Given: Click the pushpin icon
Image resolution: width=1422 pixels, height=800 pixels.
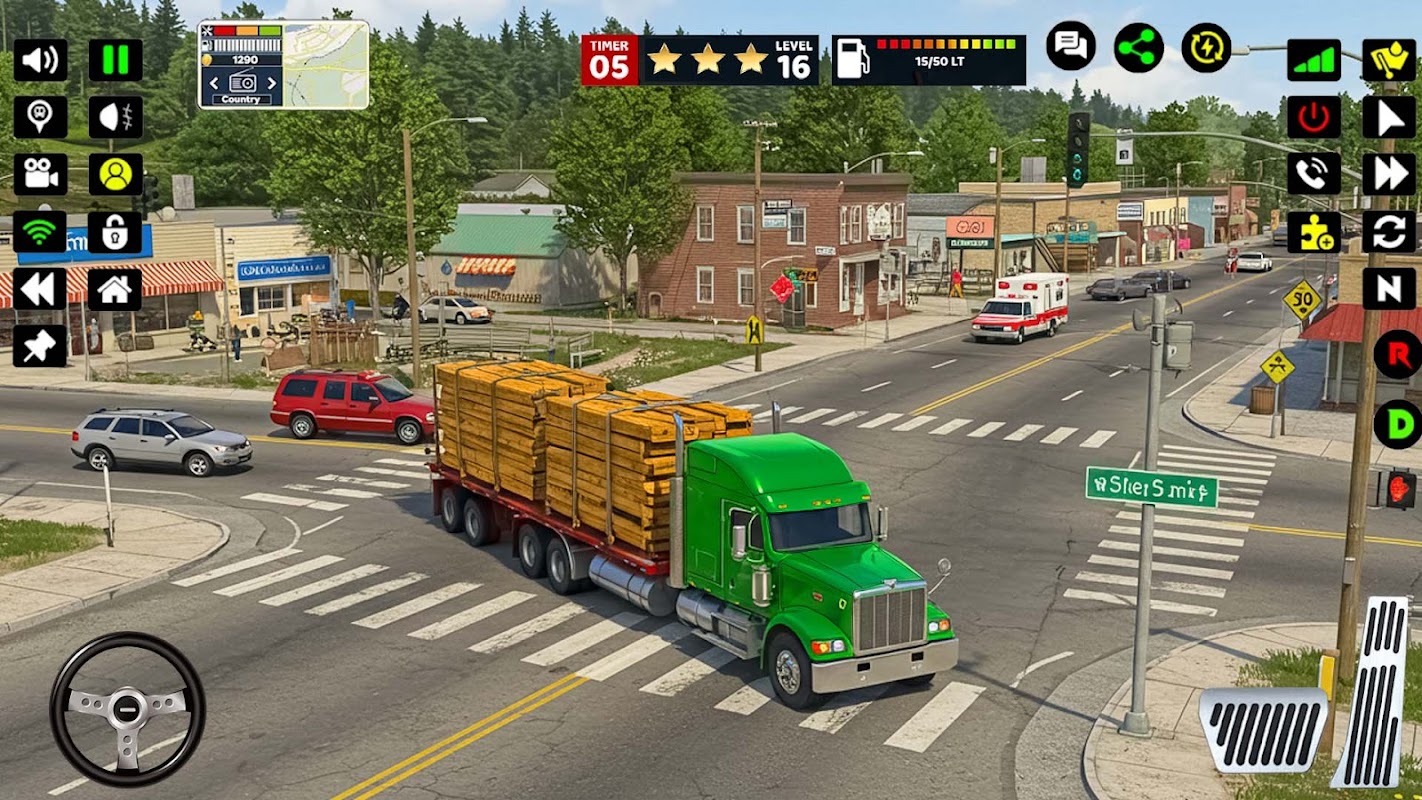Looking at the screenshot, I should (40, 346).
